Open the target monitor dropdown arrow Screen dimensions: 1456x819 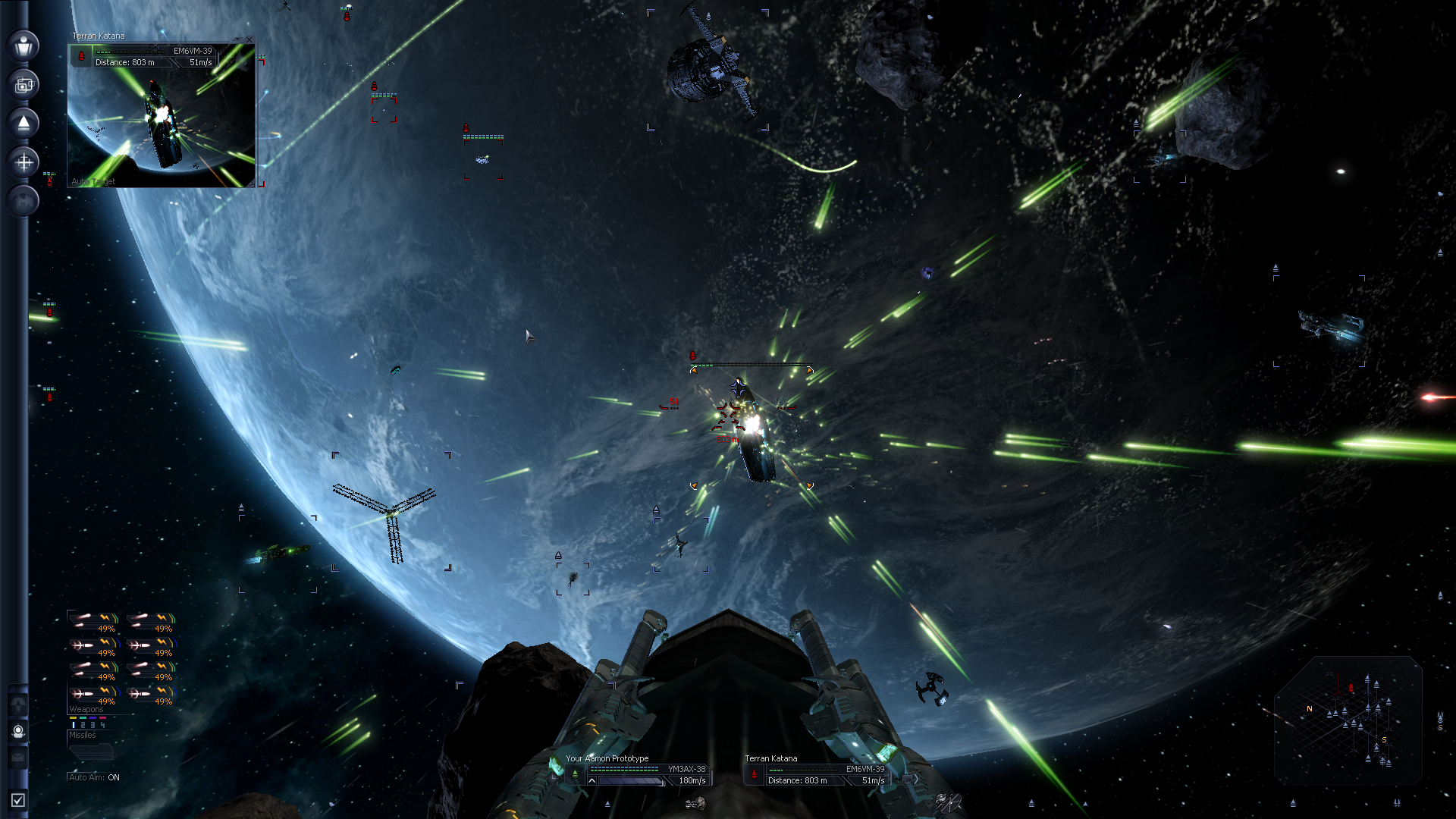point(237,39)
